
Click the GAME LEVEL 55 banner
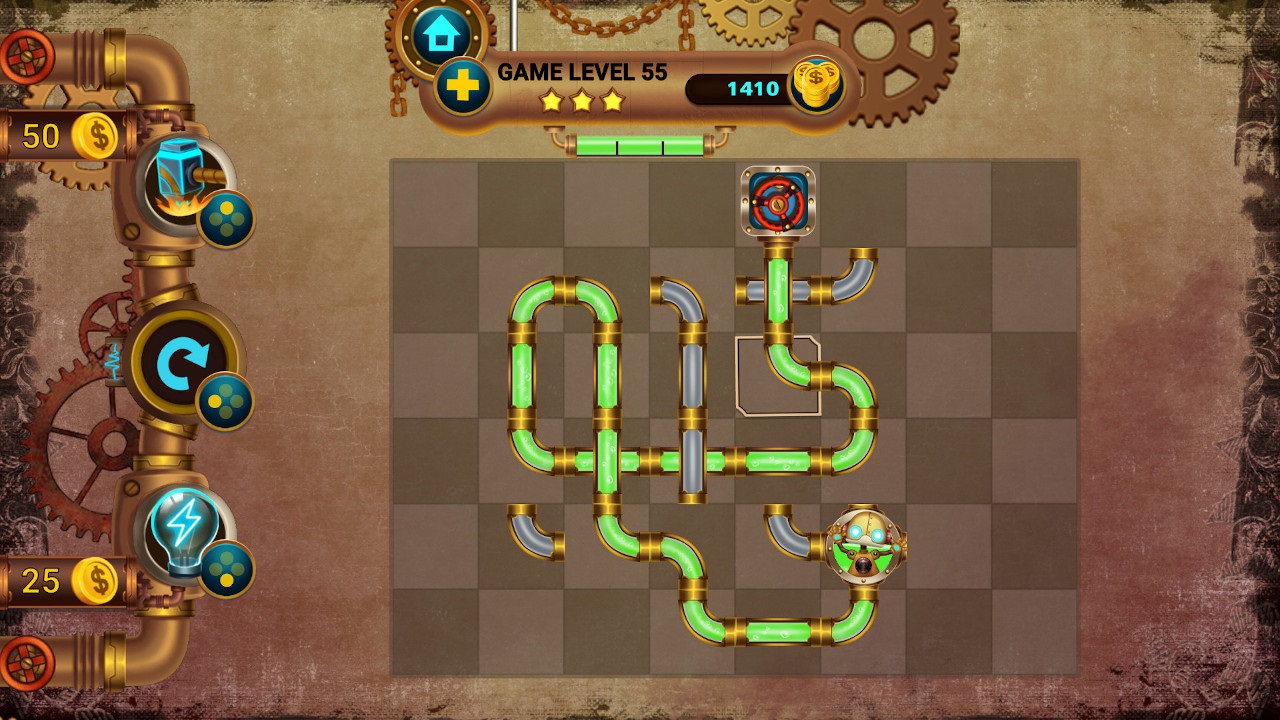[x=584, y=72]
